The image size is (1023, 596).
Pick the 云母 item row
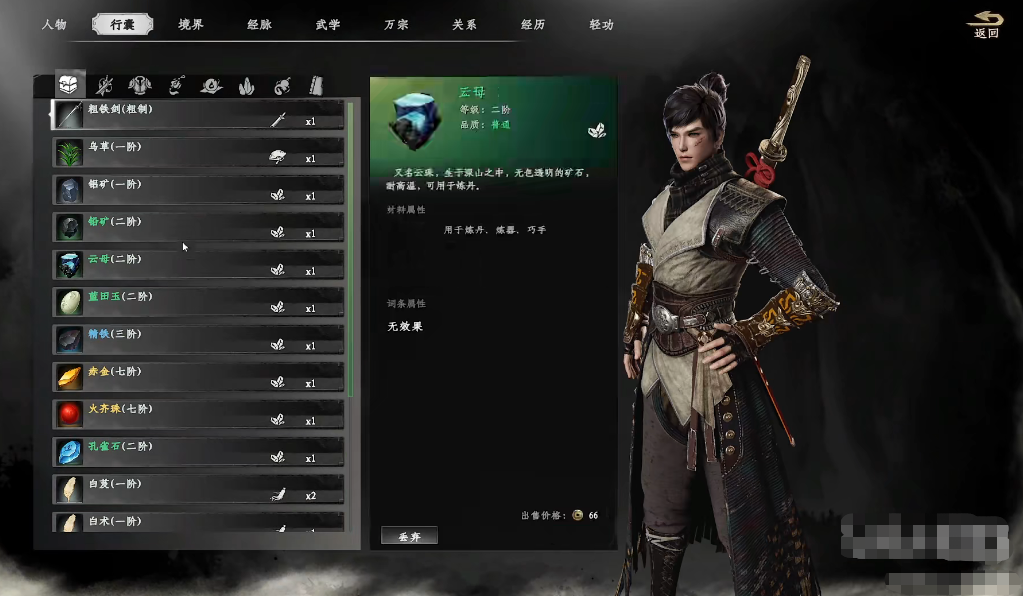[x=198, y=264]
